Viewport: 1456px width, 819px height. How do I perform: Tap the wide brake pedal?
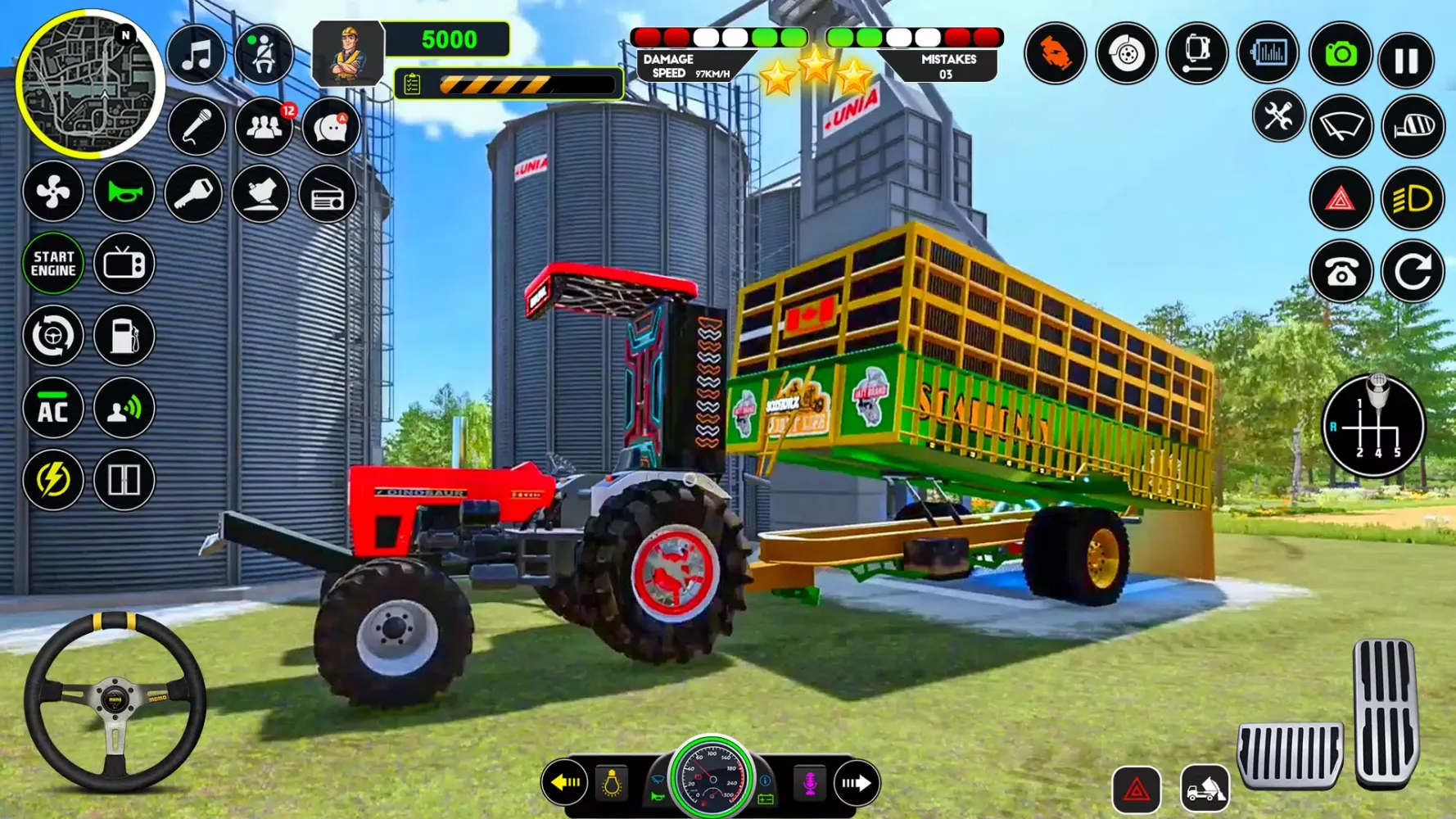pos(1290,754)
